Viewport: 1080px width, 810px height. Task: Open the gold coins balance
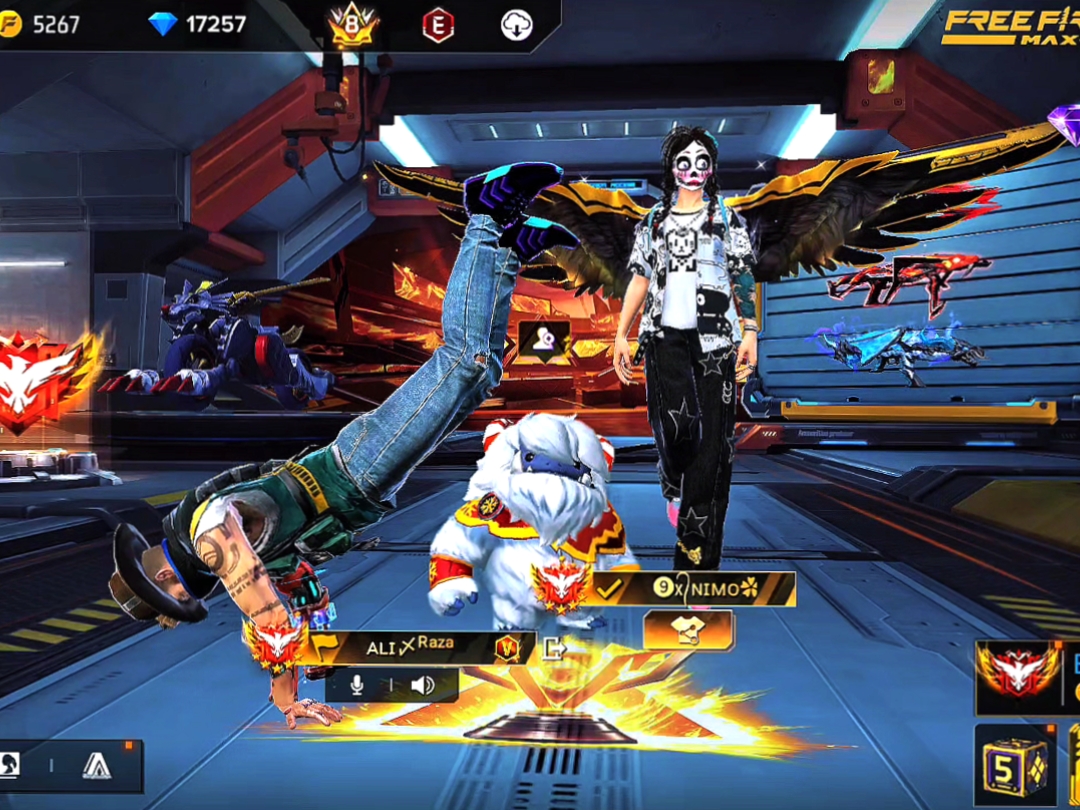click(x=40, y=24)
